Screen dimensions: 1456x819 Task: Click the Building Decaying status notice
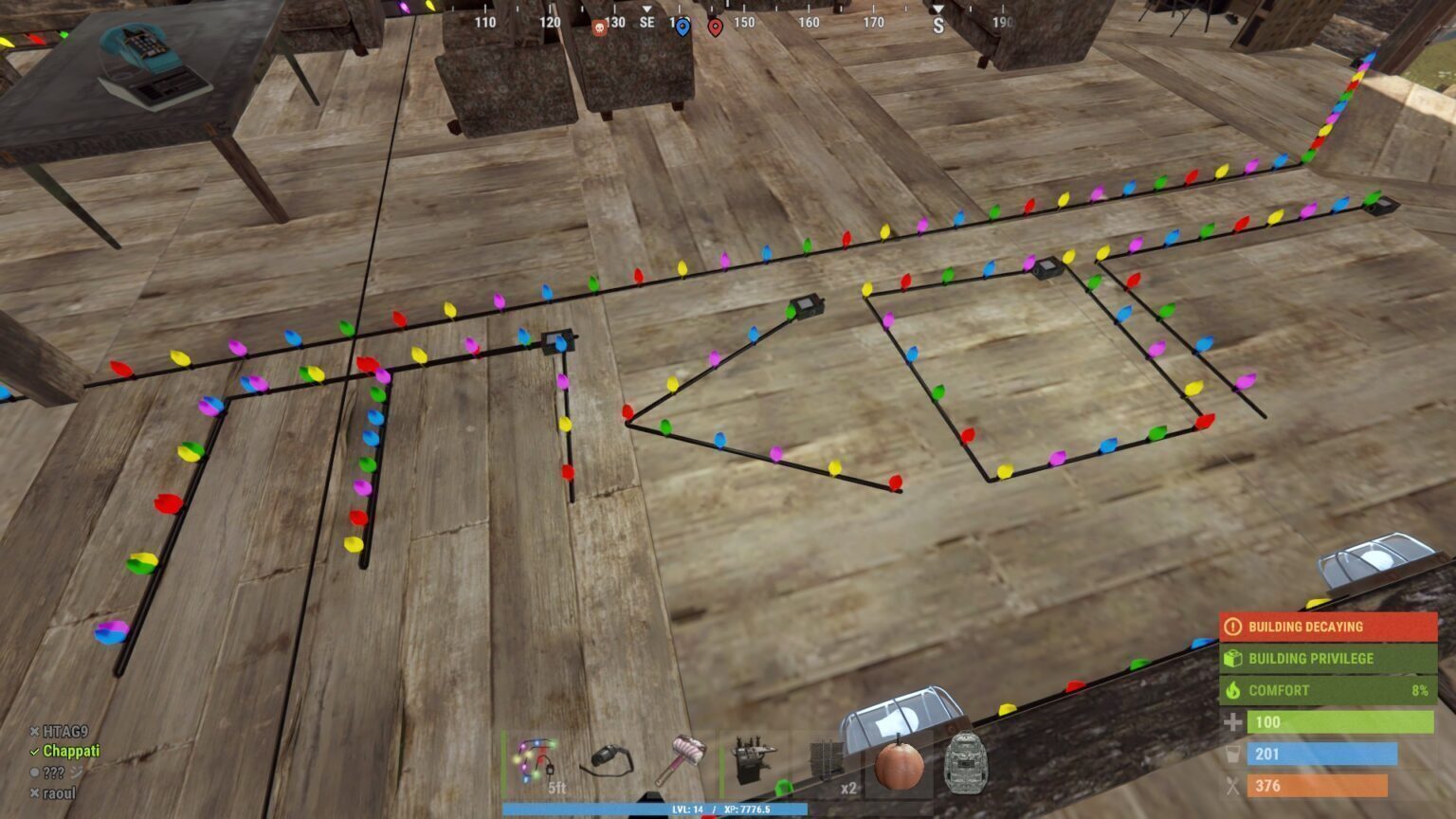(1327, 627)
